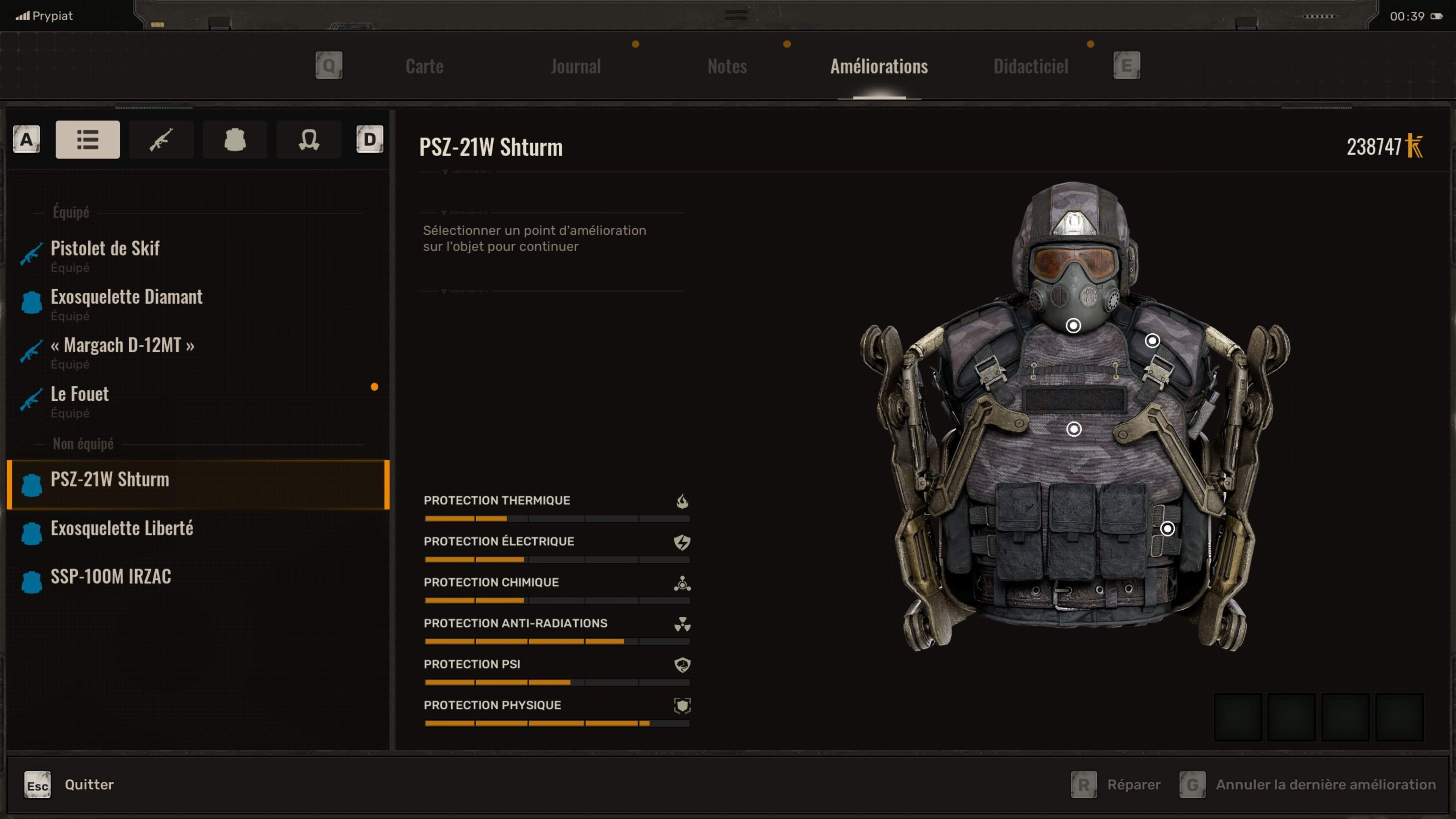Select the chest center upgrade point
This screenshot has height=819, width=1456.
pyautogui.click(x=1073, y=429)
